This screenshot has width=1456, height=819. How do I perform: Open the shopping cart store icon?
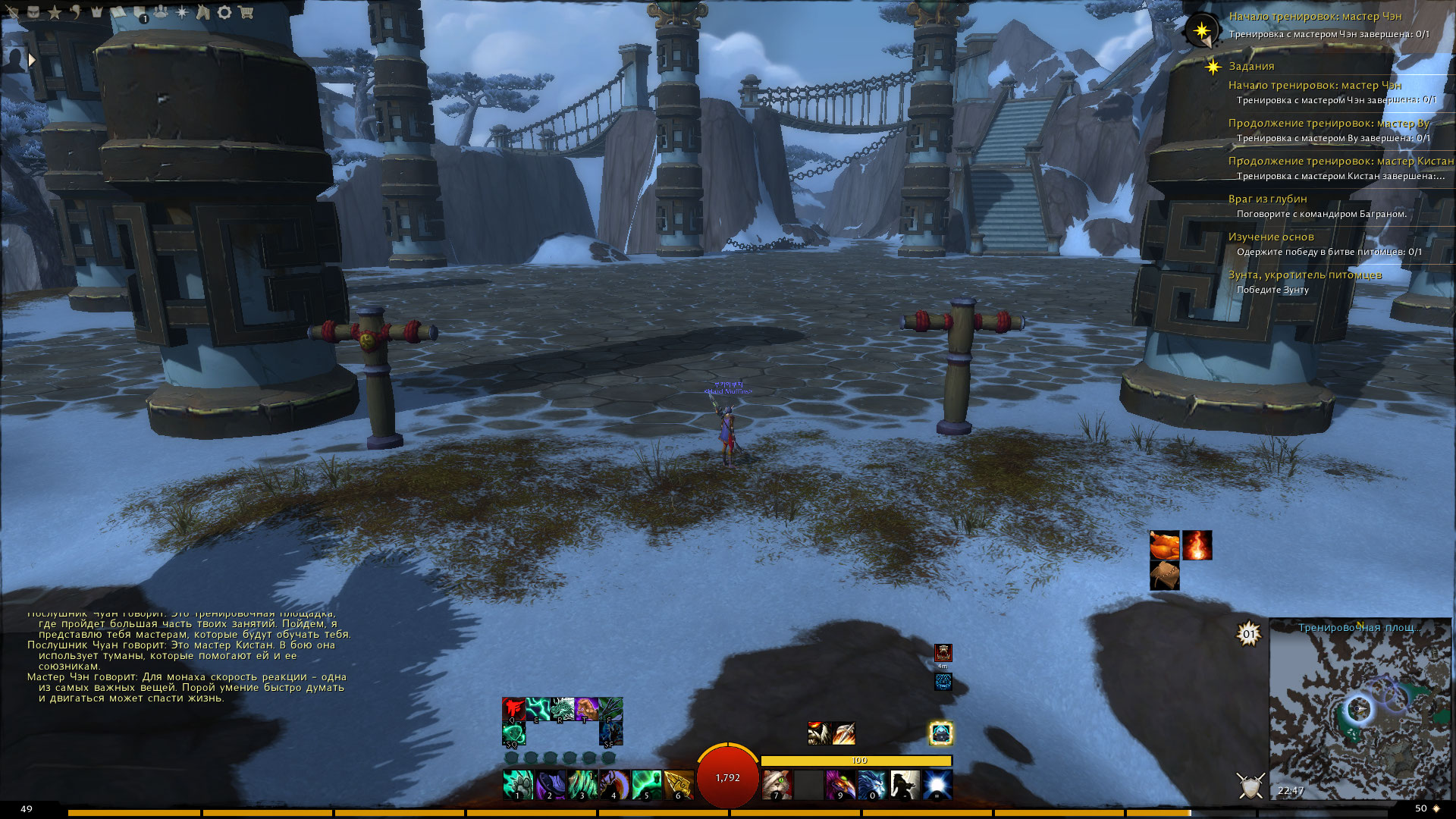246,12
